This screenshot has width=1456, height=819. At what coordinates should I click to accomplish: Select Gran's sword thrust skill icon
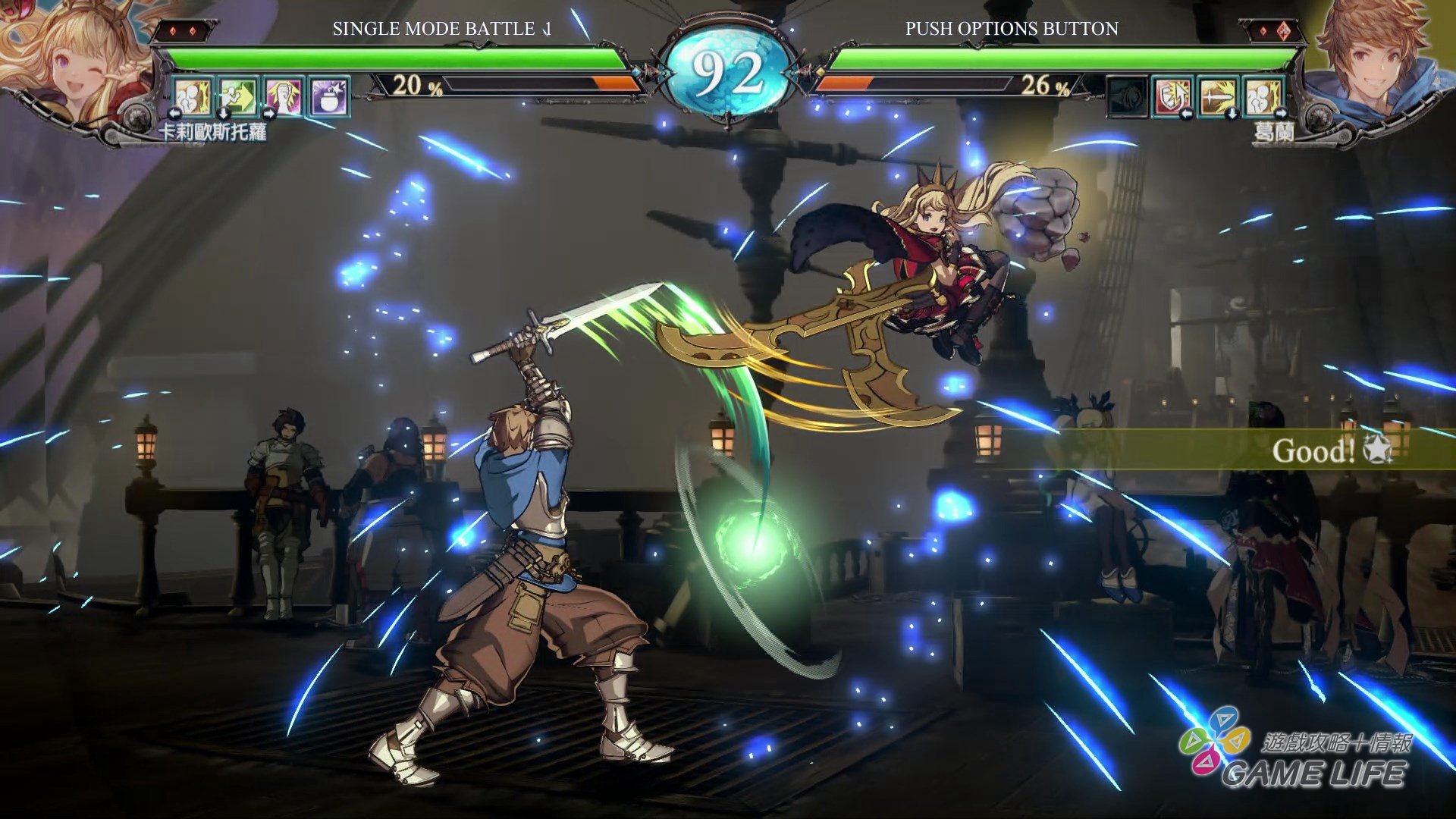[1218, 97]
